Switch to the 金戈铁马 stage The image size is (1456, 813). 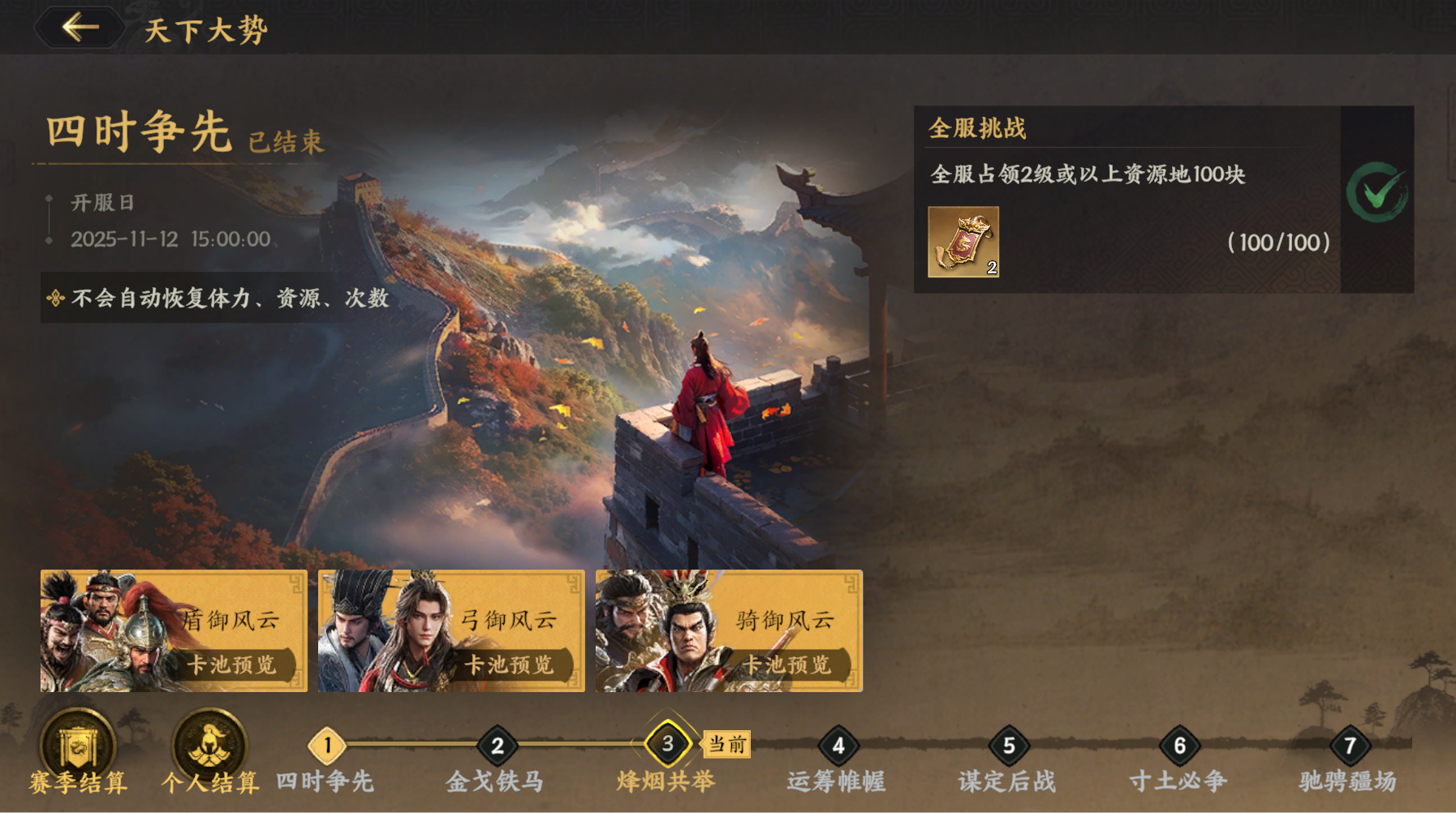[496, 744]
